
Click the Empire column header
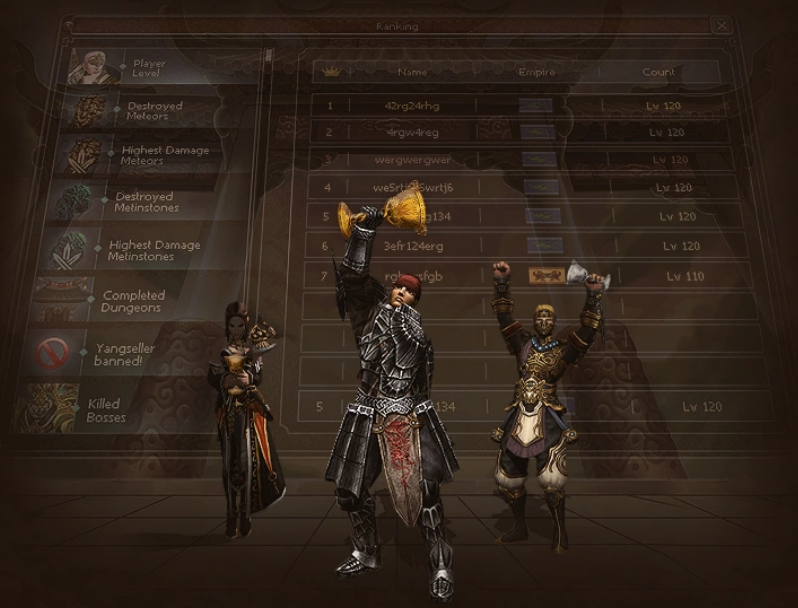pyautogui.click(x=536, y=72)
